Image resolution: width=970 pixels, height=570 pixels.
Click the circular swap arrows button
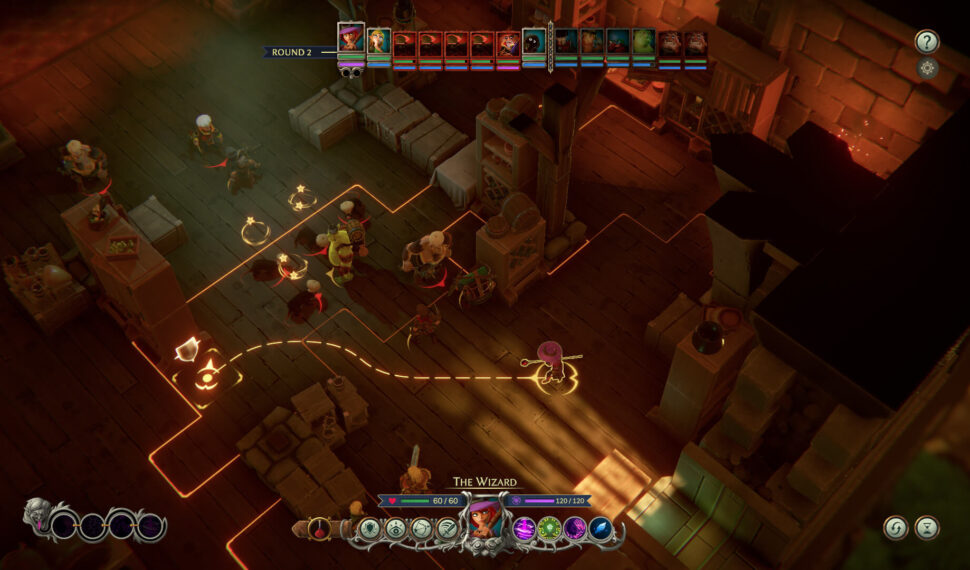click(895, 527)
